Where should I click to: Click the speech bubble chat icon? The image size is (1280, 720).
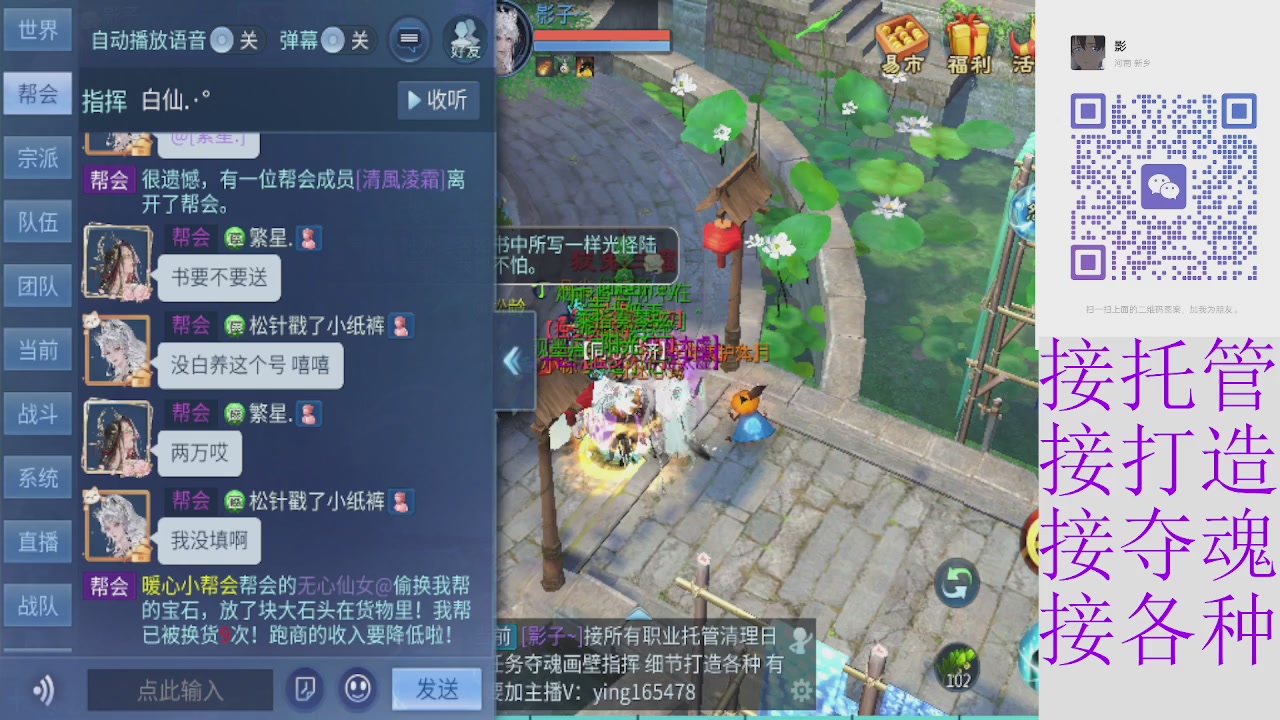[x=408, y=38]
